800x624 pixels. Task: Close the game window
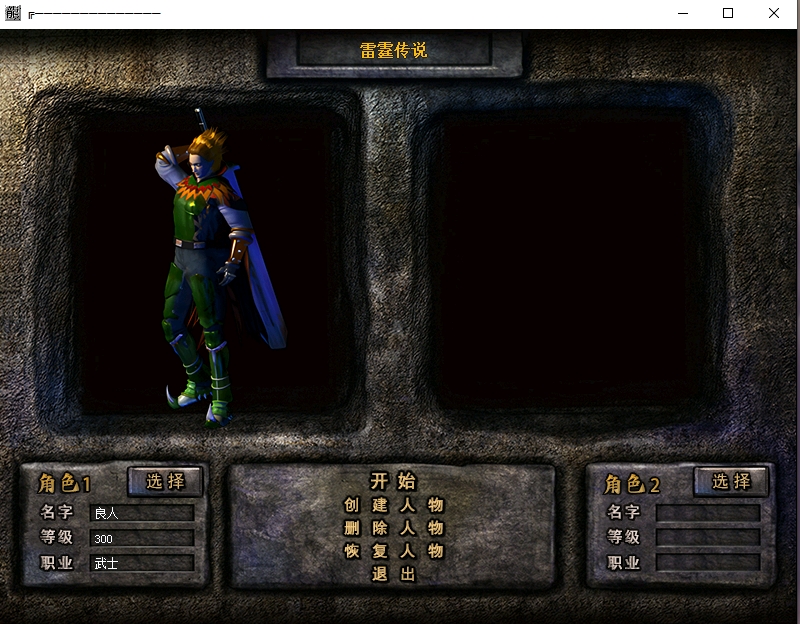tap(774, 13)
